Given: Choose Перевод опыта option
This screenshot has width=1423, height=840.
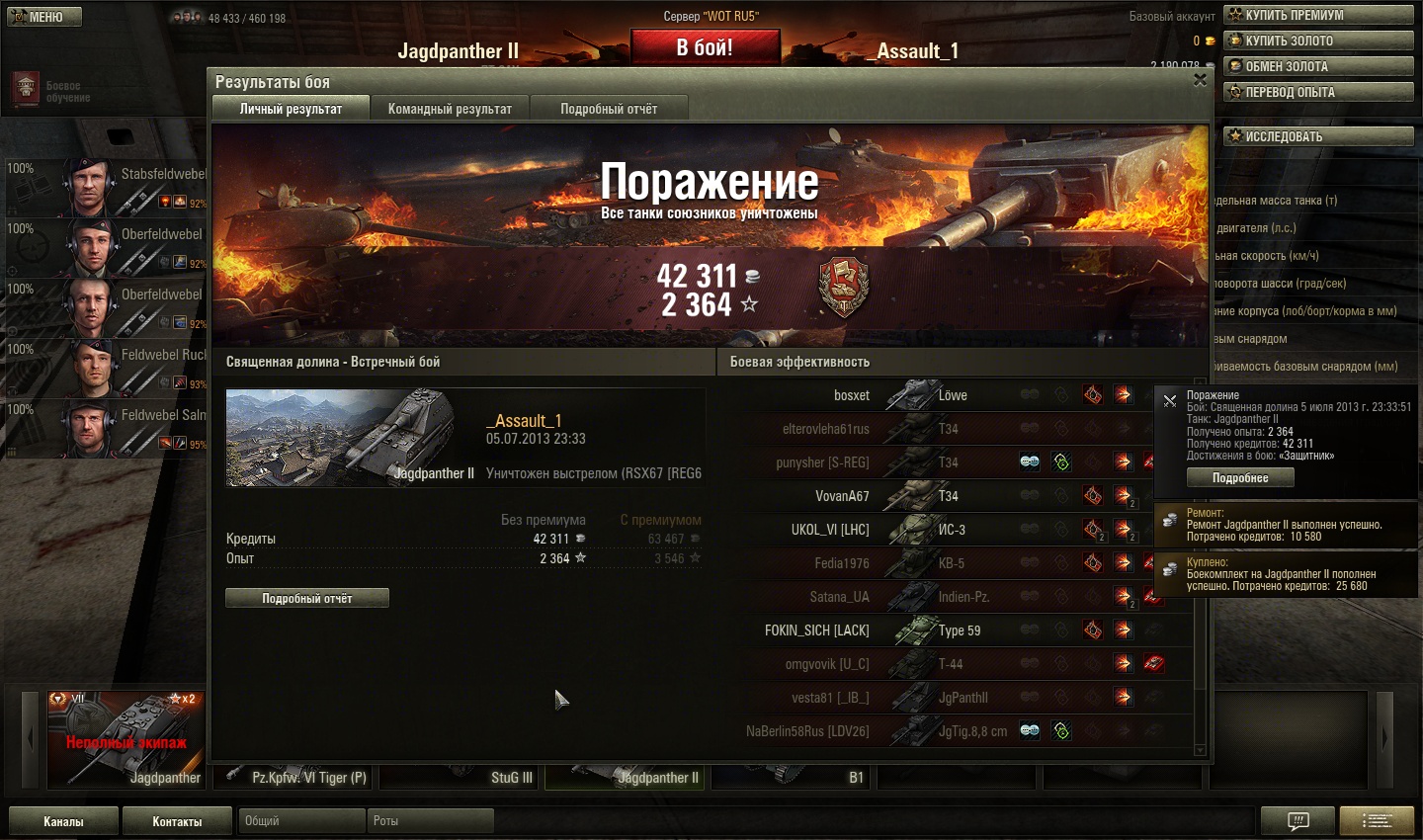Looking at the screenshot, I should tap(1318, 92).
